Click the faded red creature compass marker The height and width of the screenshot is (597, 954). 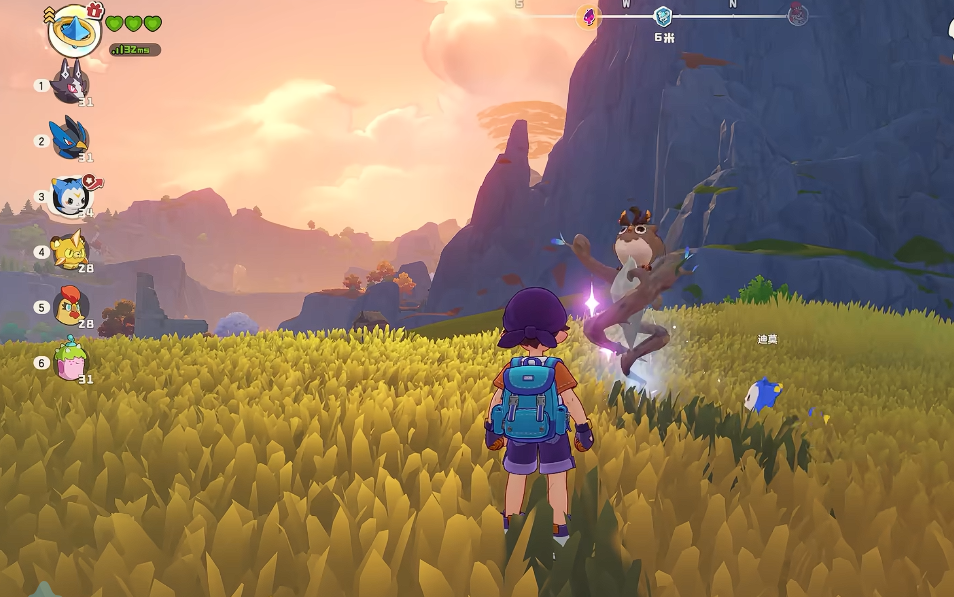click(797, 15)
